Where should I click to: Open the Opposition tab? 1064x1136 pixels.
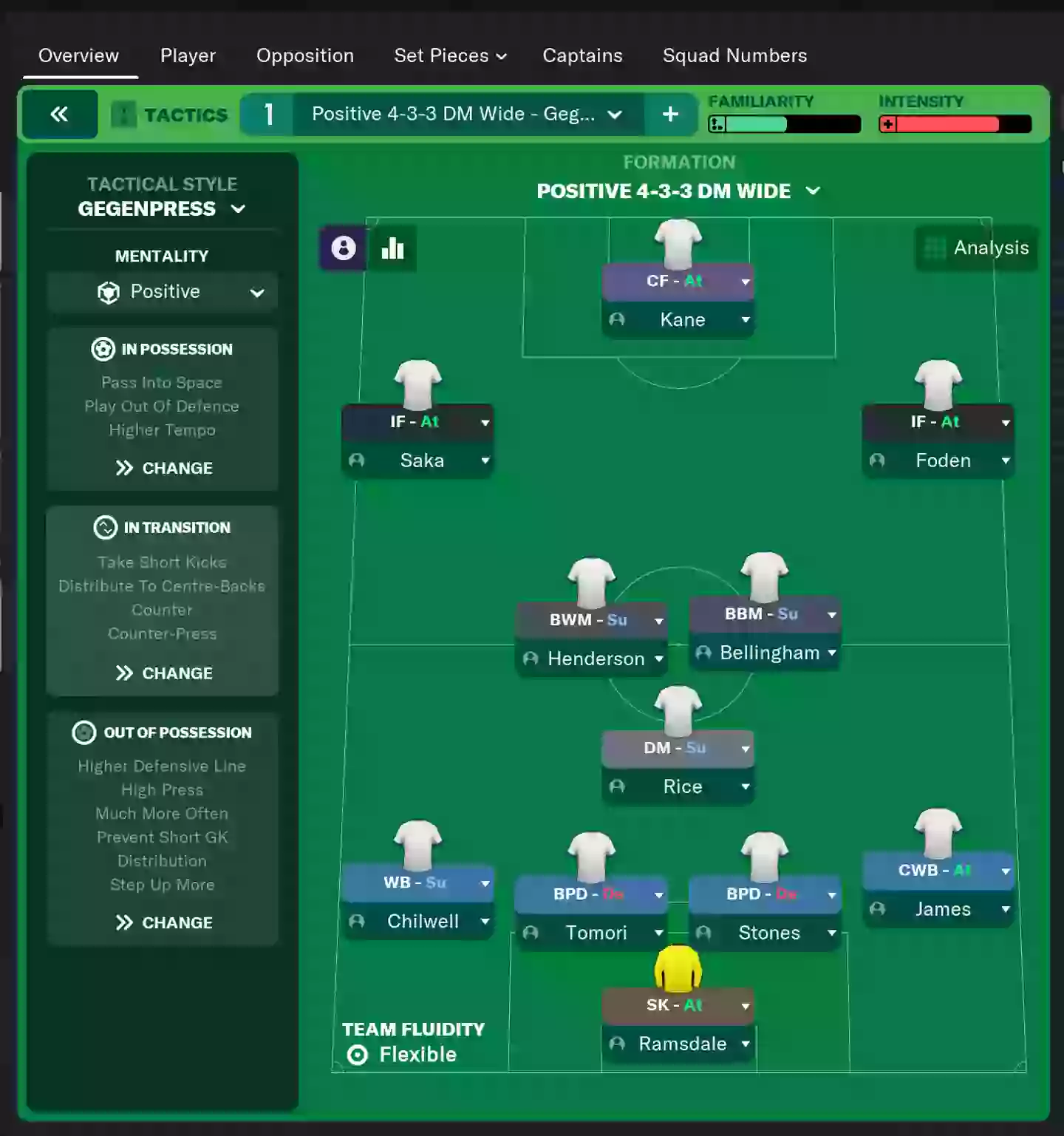pyautogui.click(x=305, y=55)
